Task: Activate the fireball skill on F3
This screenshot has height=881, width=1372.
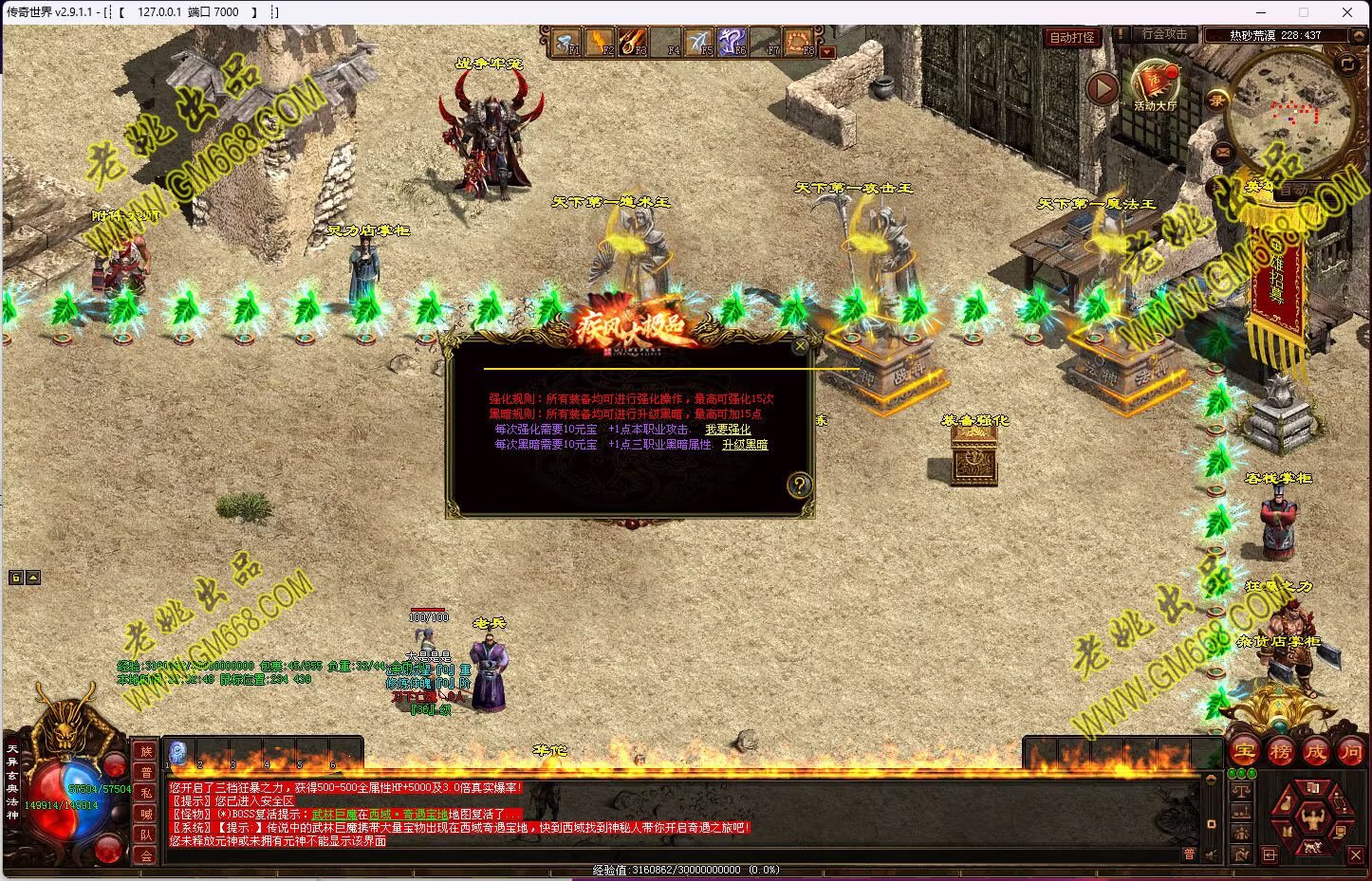Action: click(x=633, y=42)
